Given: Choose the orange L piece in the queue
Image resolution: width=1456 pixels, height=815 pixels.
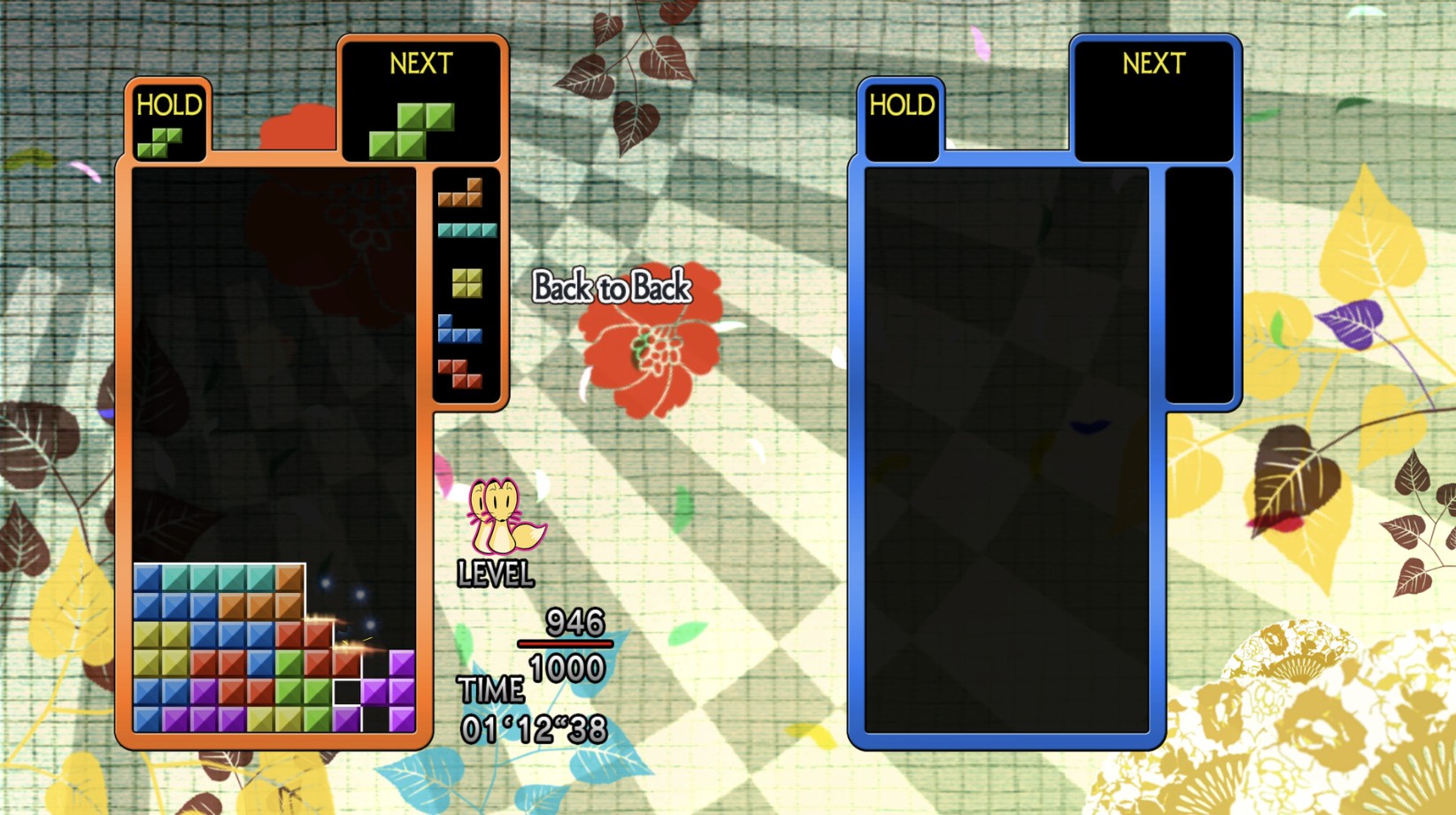Looking at the screenshot, I should click(461, 194).
